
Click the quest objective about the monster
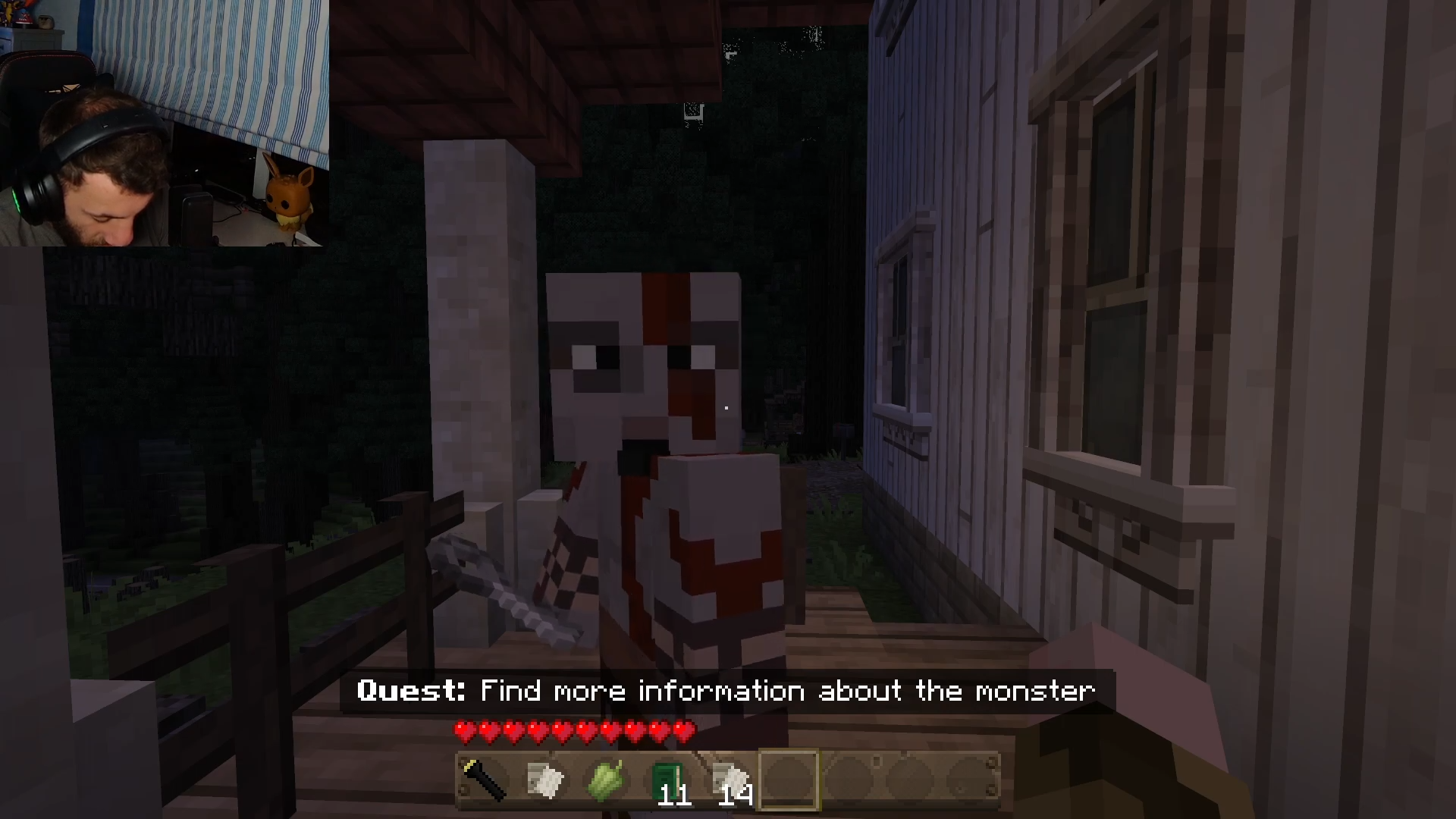[x=726, y=691]
